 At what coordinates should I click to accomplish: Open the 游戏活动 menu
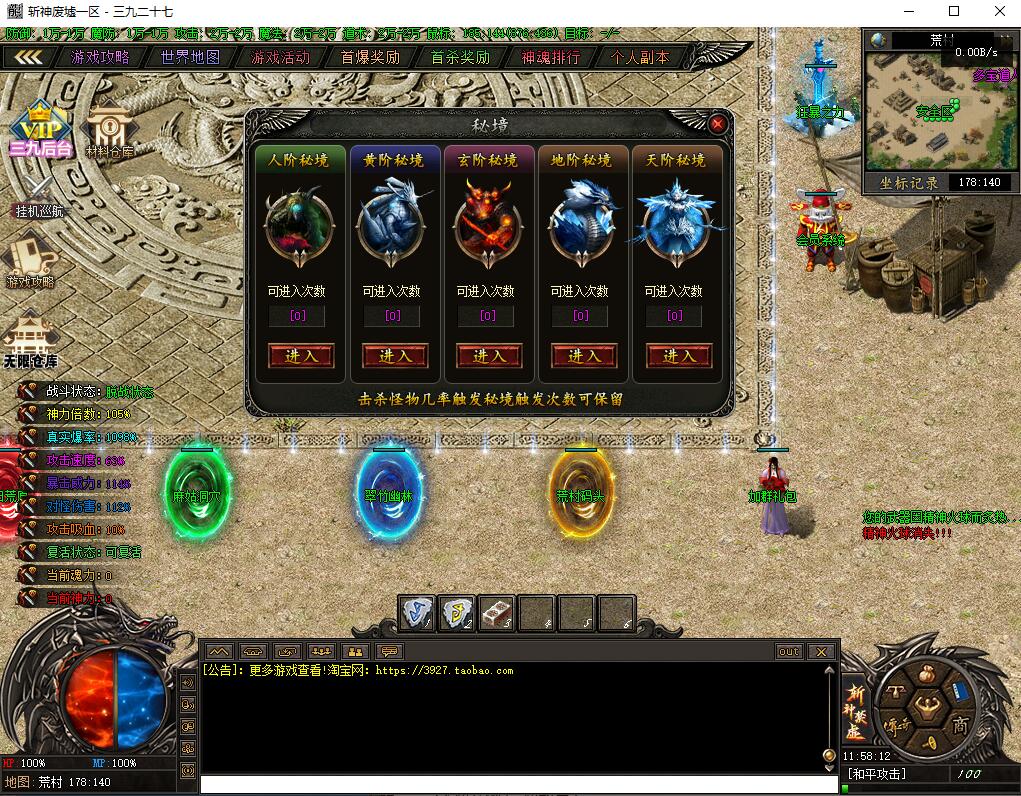[x=280, y=57]
